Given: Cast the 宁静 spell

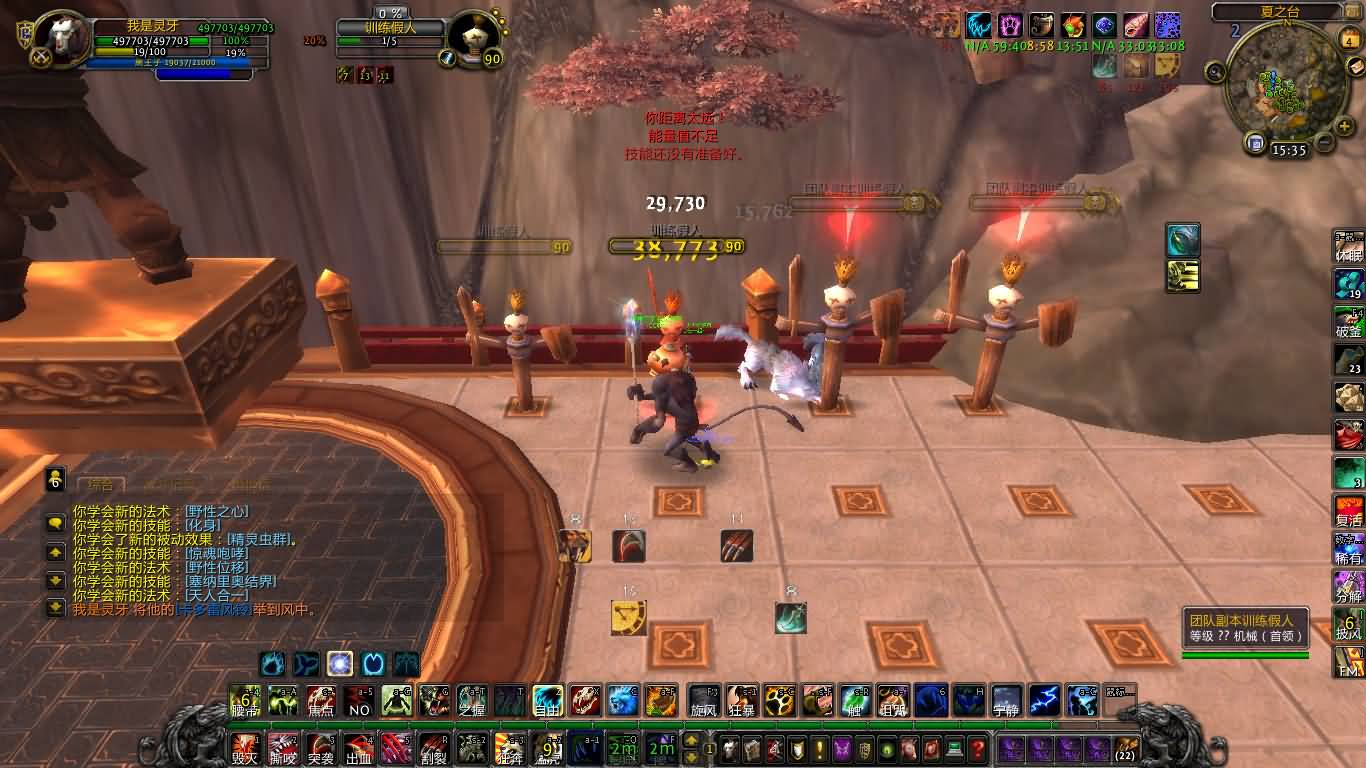Looking at the screenshot, I should coord(1006,700).
